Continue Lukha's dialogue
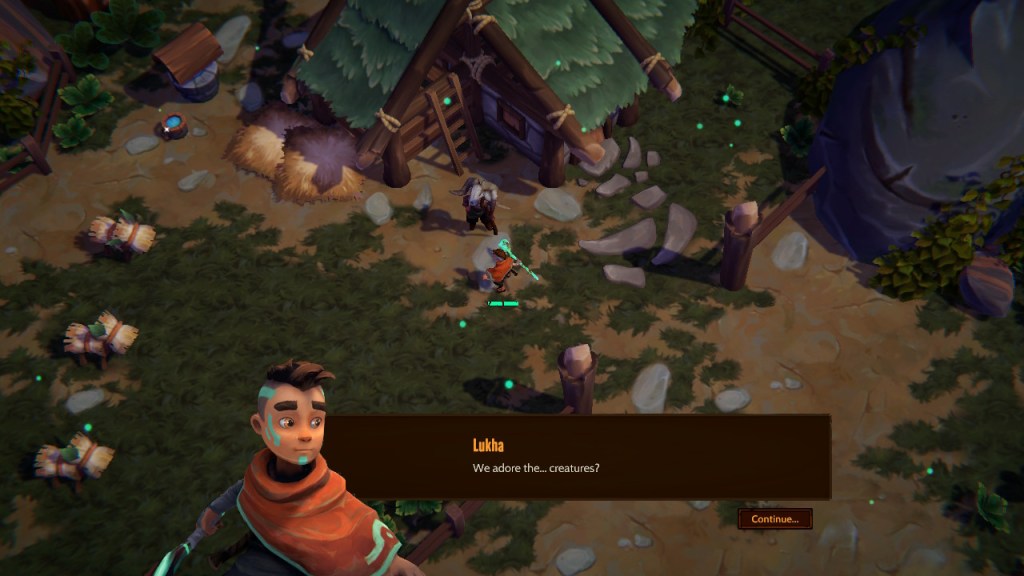This screenshot has height=576, width=1024. (x=775, y=519)
